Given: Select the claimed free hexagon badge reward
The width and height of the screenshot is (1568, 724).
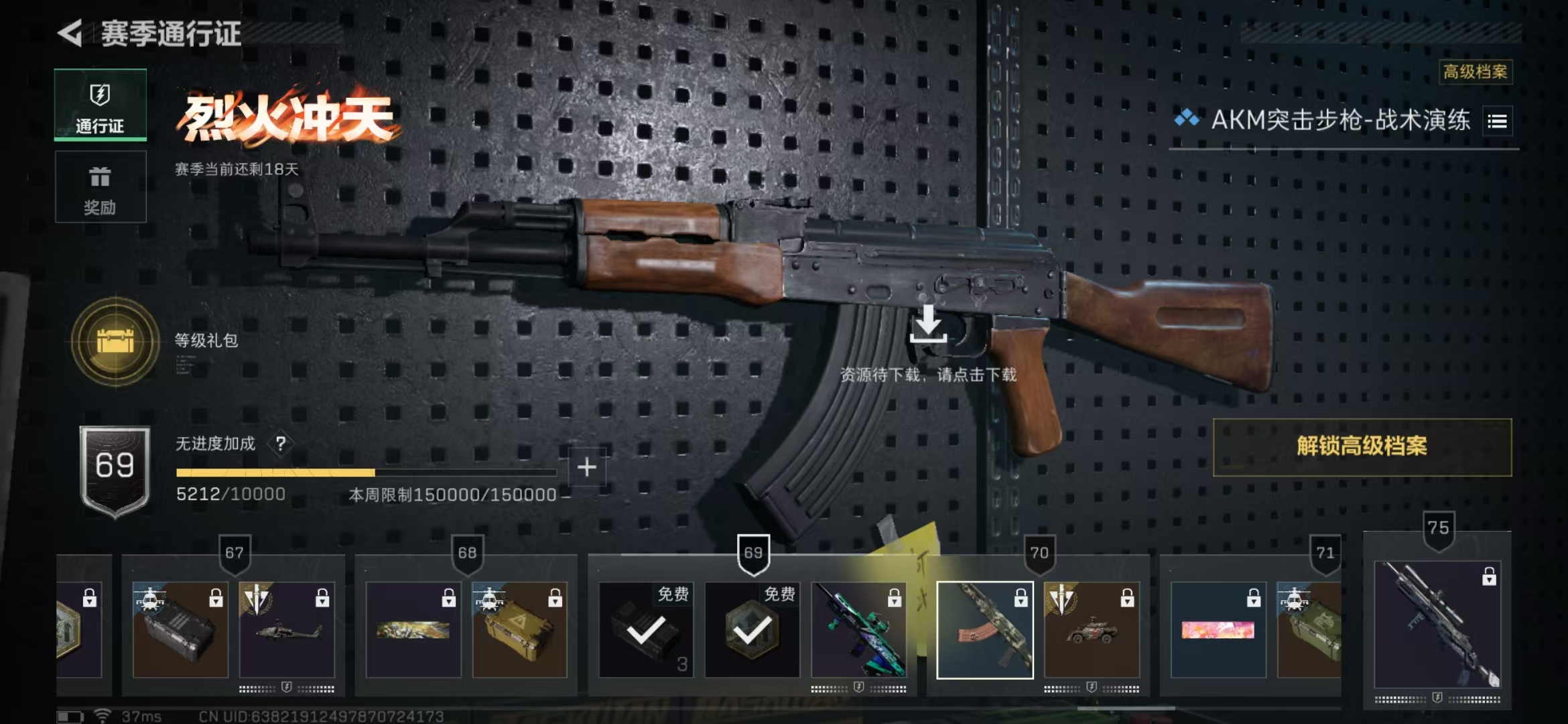Looking at the screenshot, I should (x=752, y=630).
